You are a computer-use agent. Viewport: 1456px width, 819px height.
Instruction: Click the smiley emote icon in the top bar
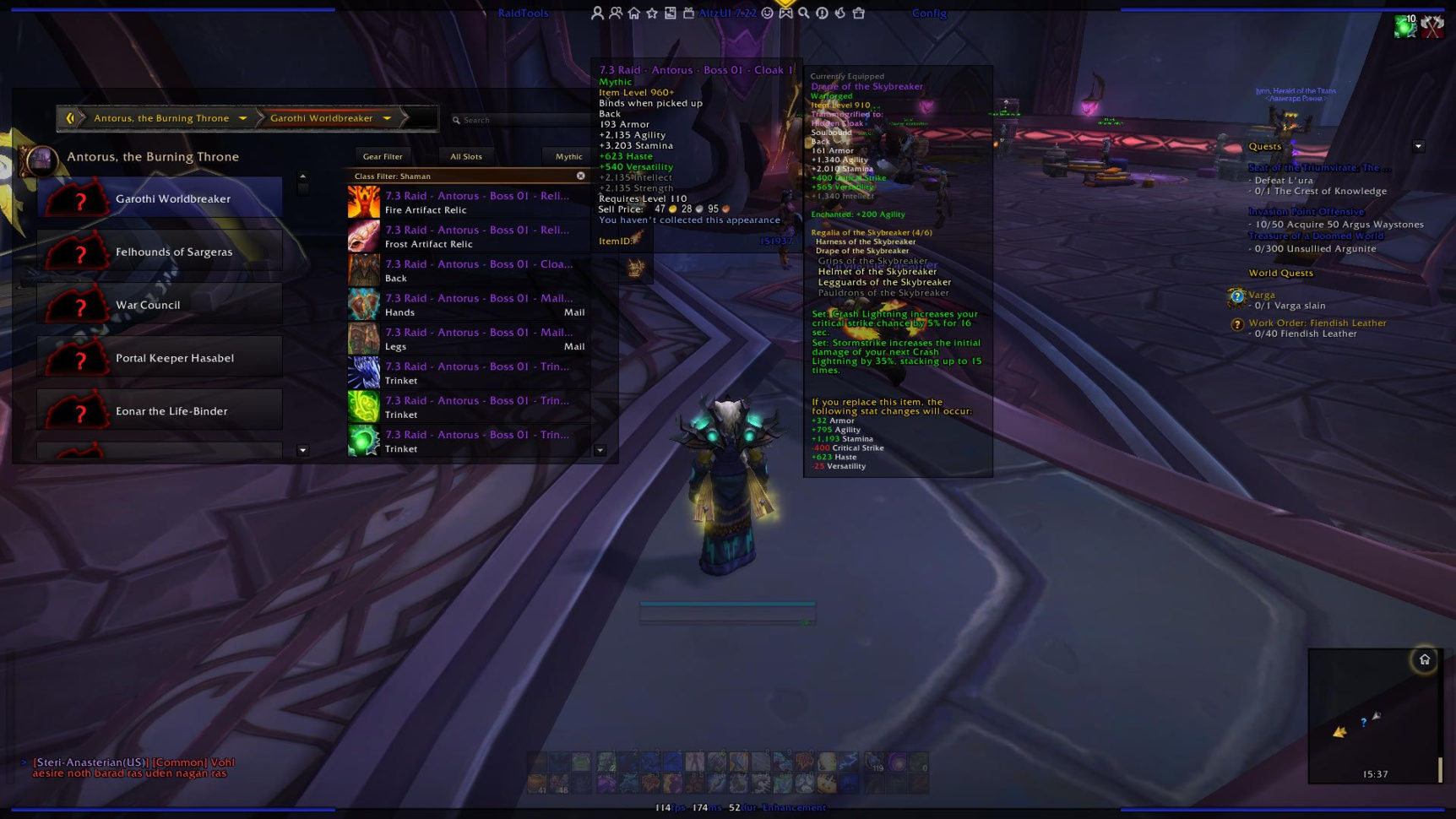766,13
